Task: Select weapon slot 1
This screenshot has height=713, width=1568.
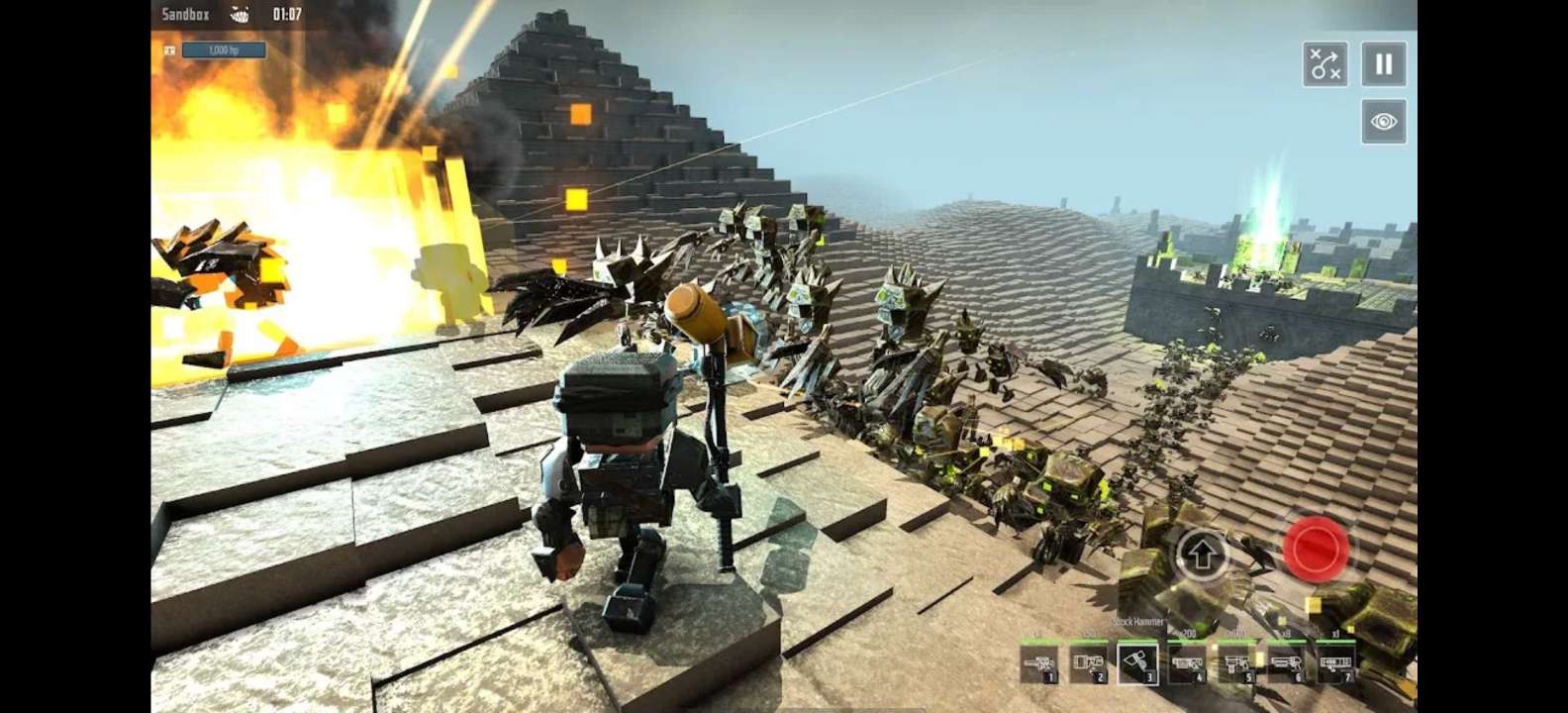Action: [x=1039, y=663]
